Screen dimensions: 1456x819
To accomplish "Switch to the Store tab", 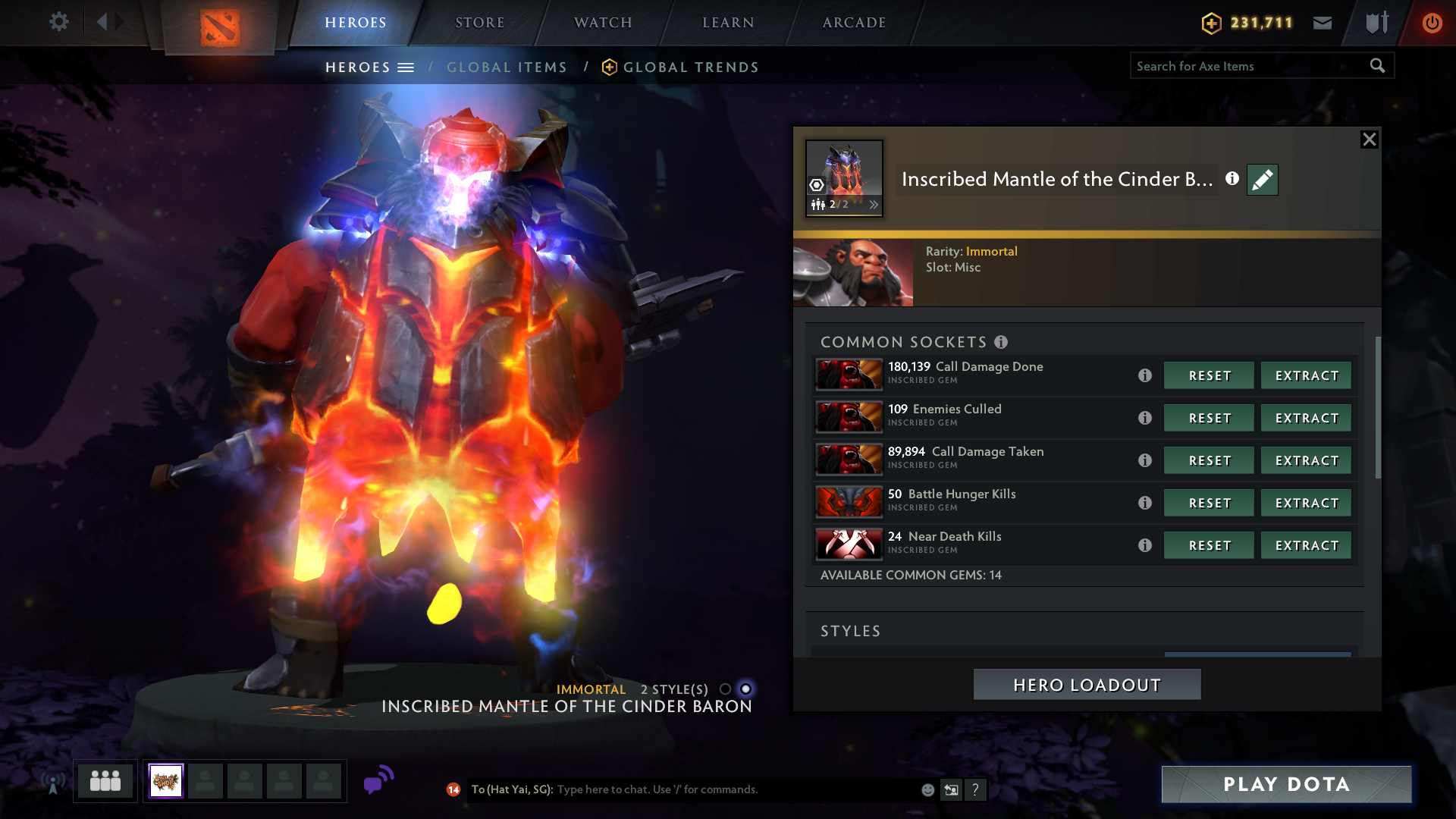I will click(479, 23).
